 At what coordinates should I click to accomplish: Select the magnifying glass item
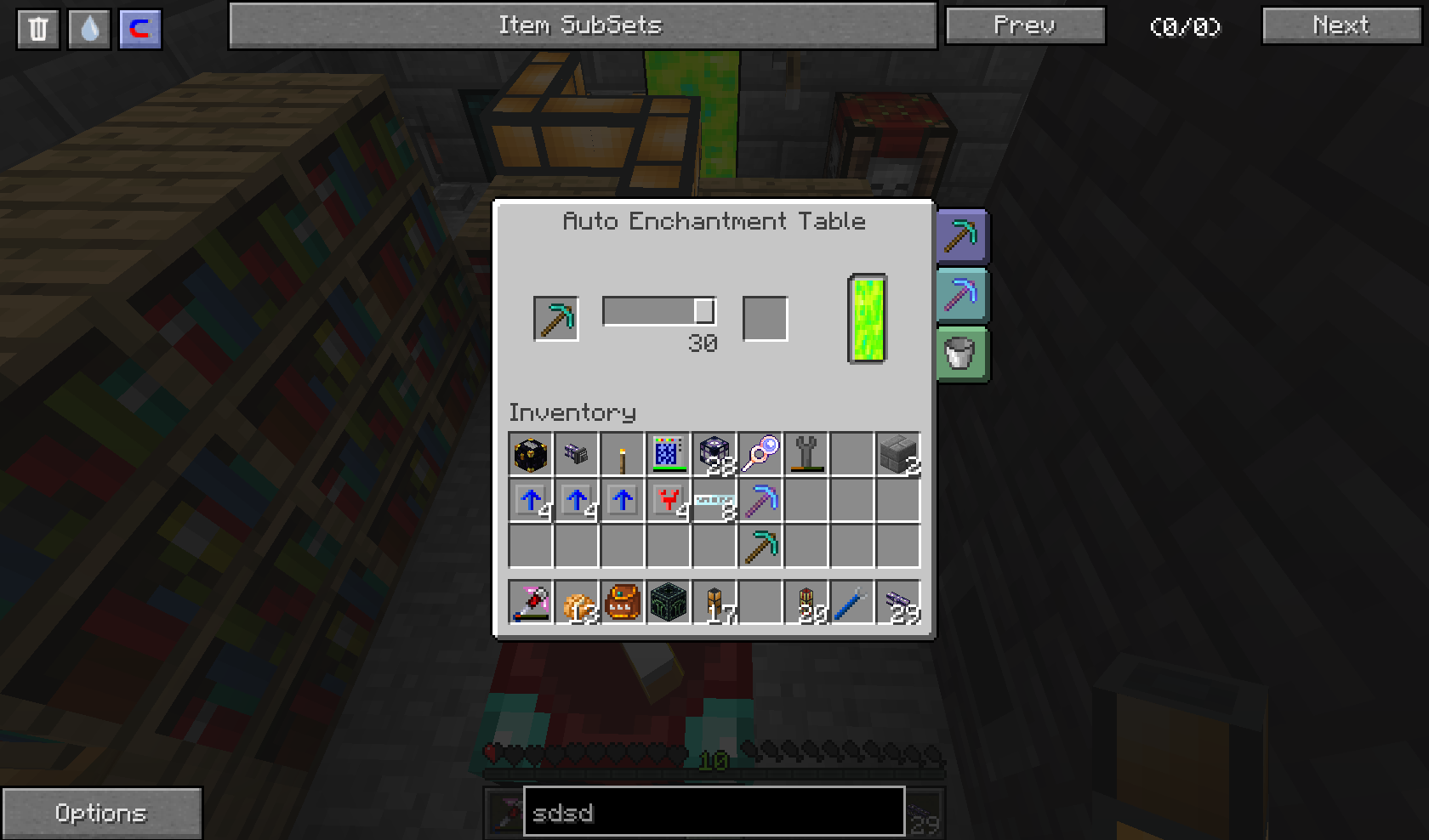click(x=760, y=455)
